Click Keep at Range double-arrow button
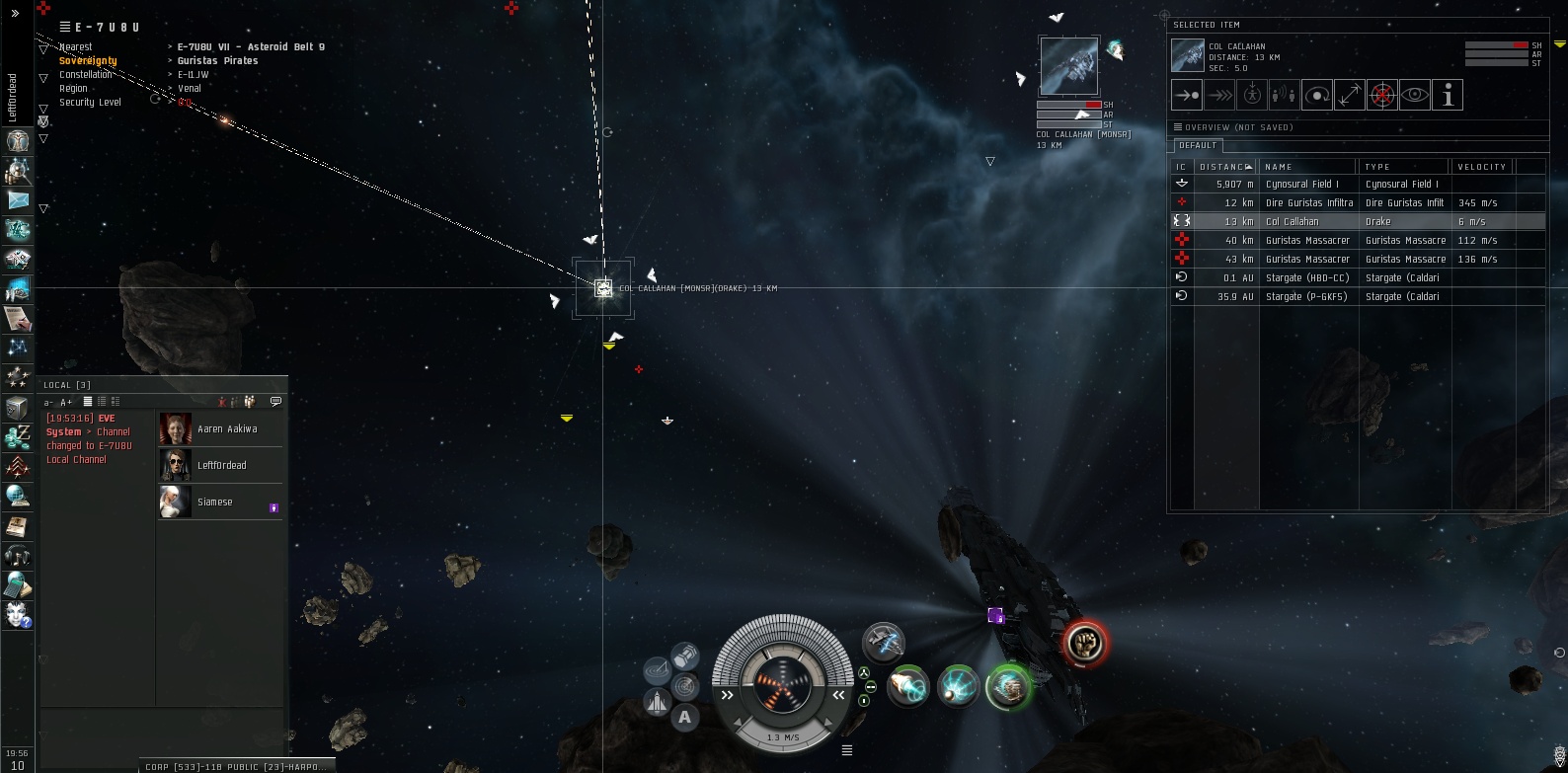The width and height of the screenshot is (1568, 773). pos(1350,95)
